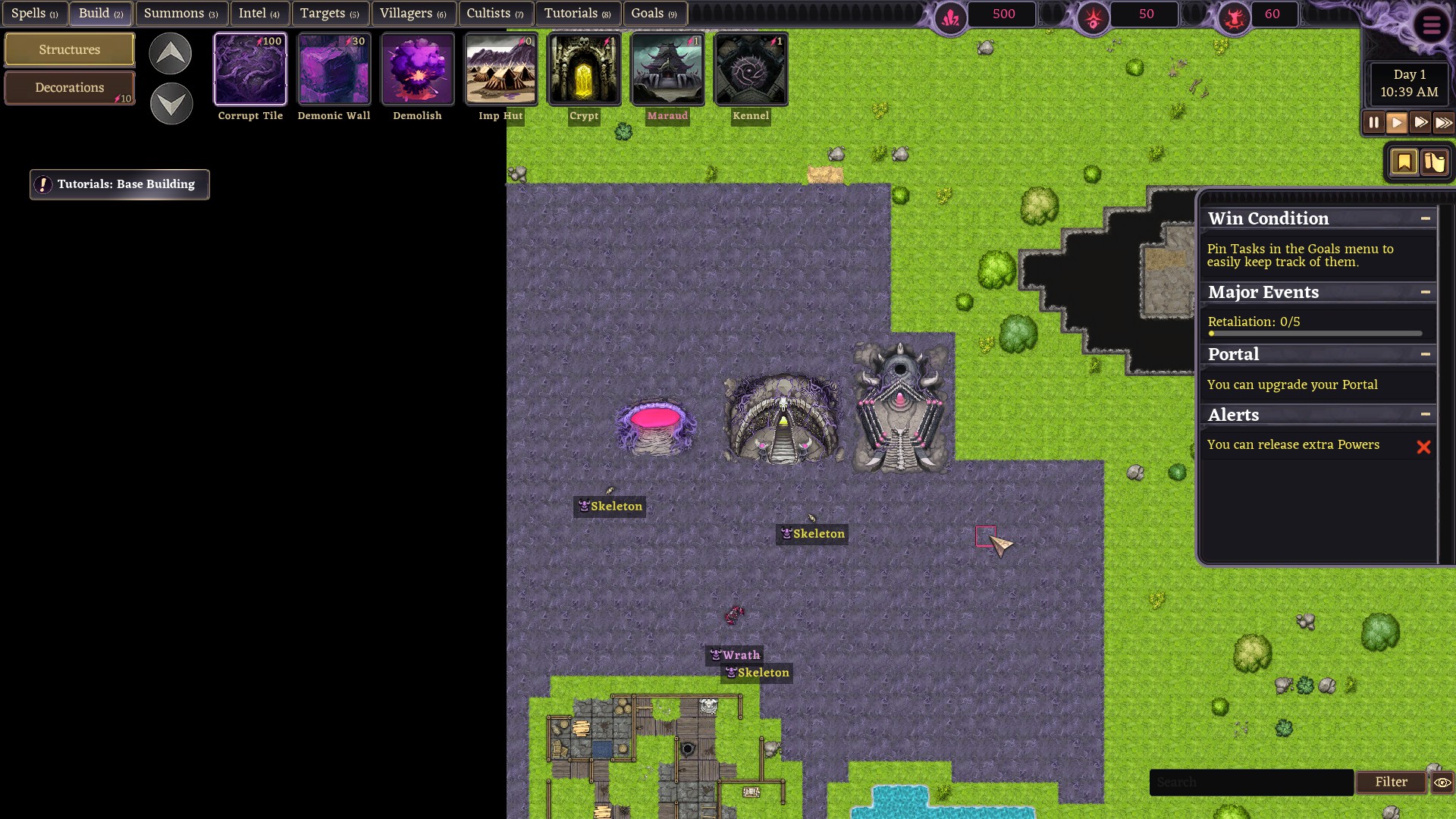
Task: Collapse the Major Events section
Action: [1426, 292]
